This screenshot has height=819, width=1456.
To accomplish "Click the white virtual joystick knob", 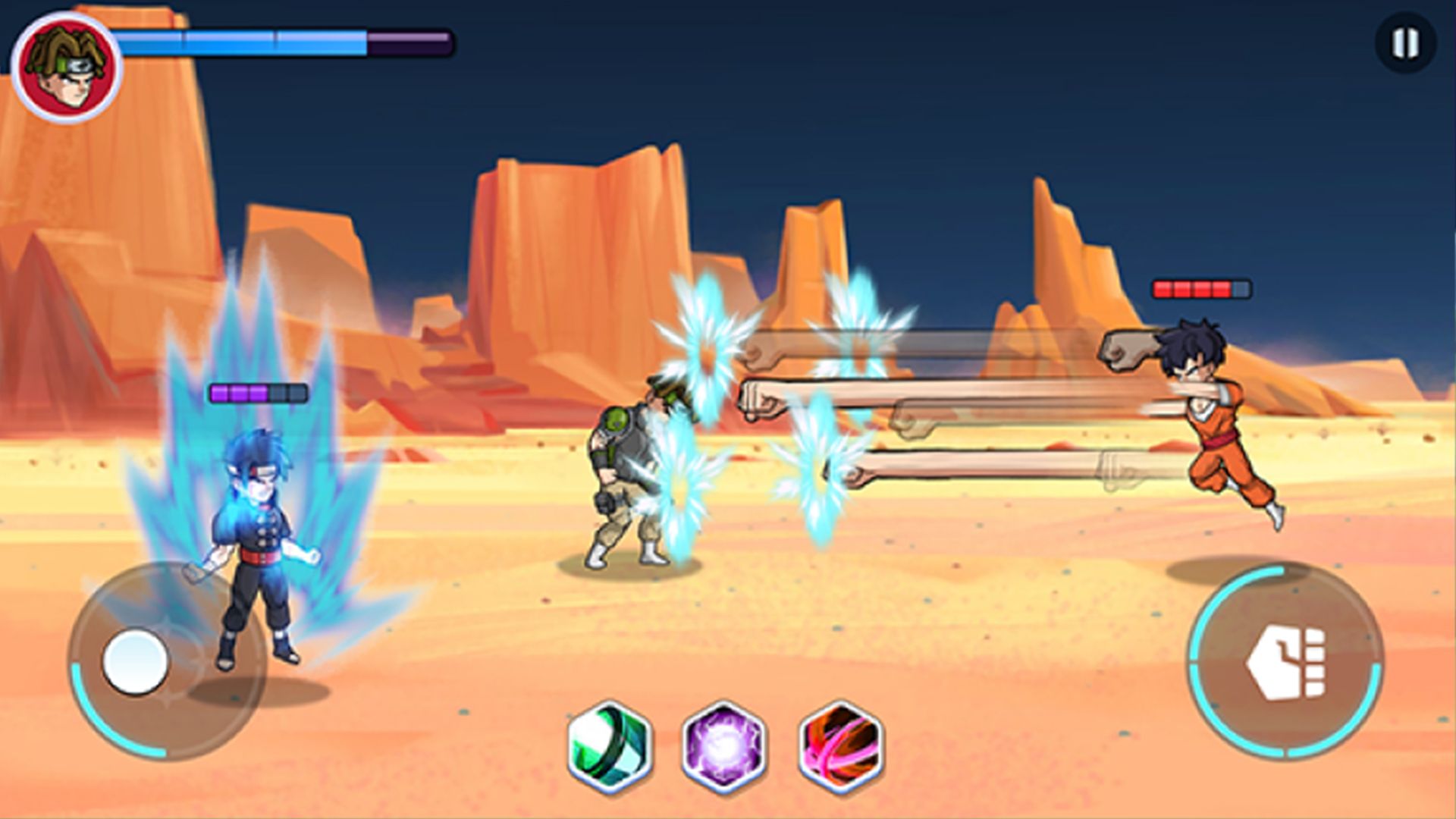I will (136, 661).
